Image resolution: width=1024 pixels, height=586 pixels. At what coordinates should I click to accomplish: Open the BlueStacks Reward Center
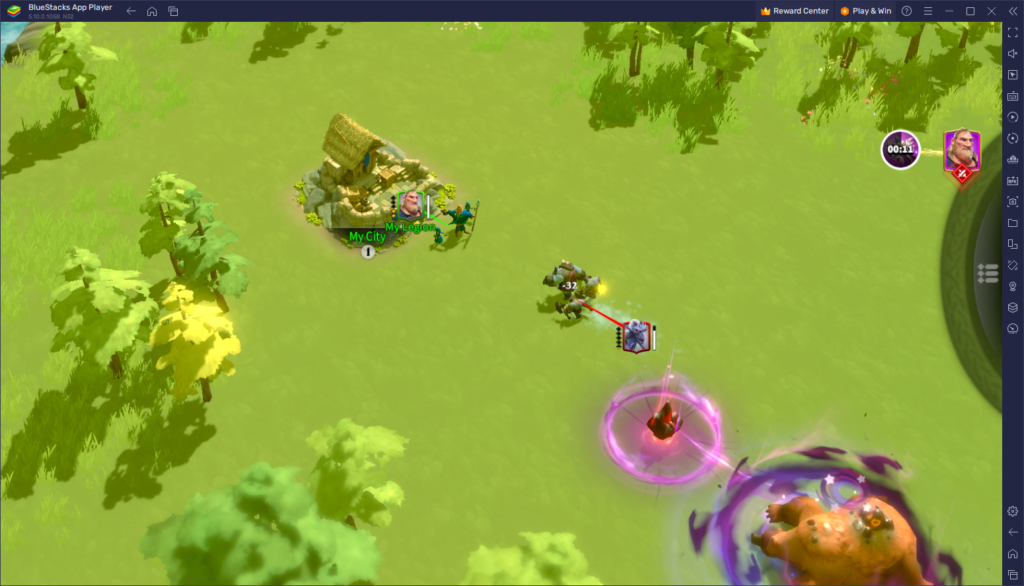coord(794,11)
